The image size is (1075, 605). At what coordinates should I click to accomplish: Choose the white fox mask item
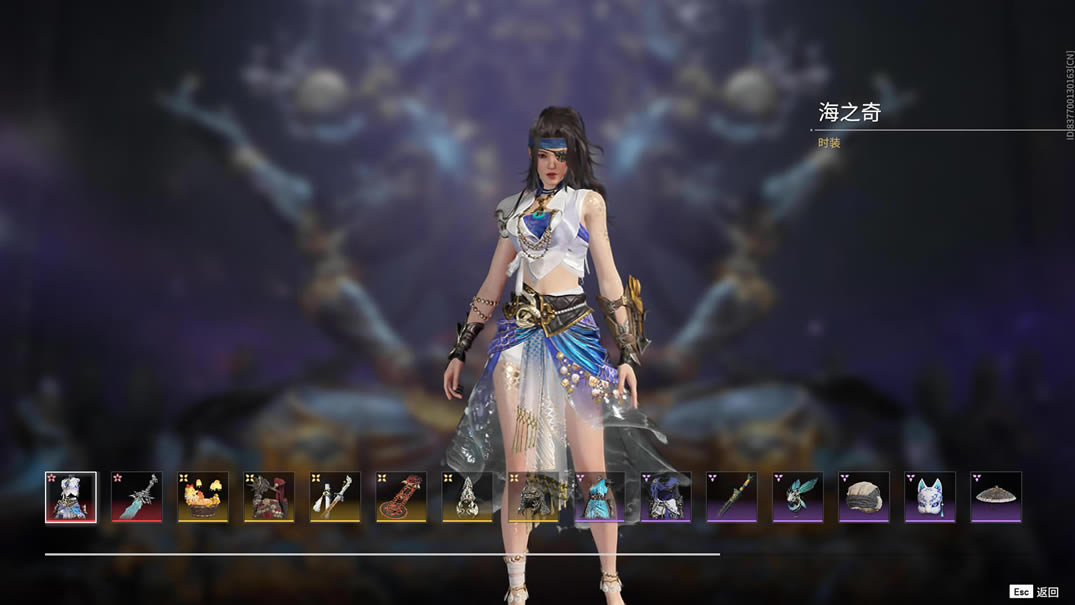click(929, 497)
